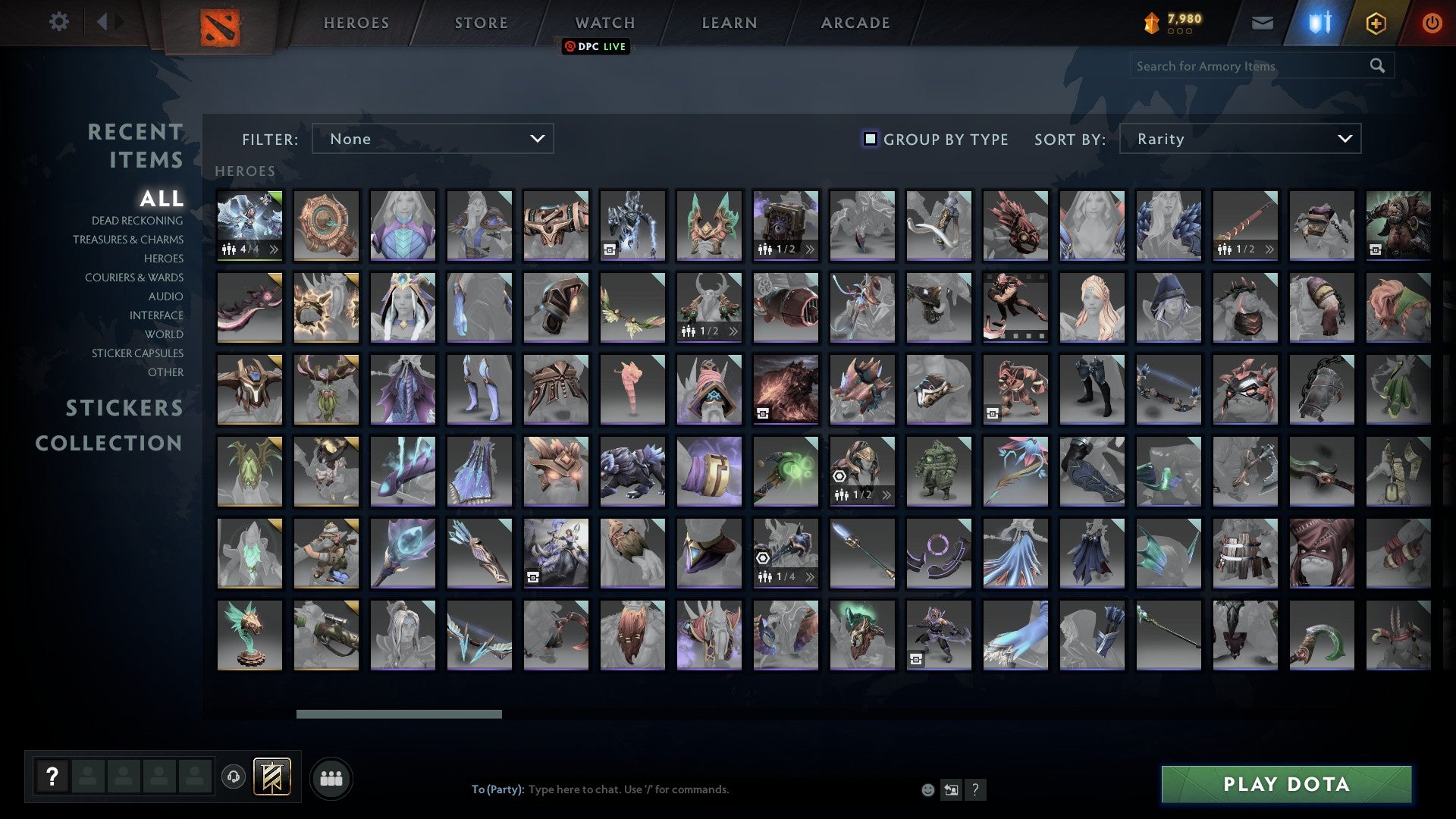The height and width of the screenshot is (819, 1456).
Task: Open the settings gear menu
Action: (x=59, y=22)
